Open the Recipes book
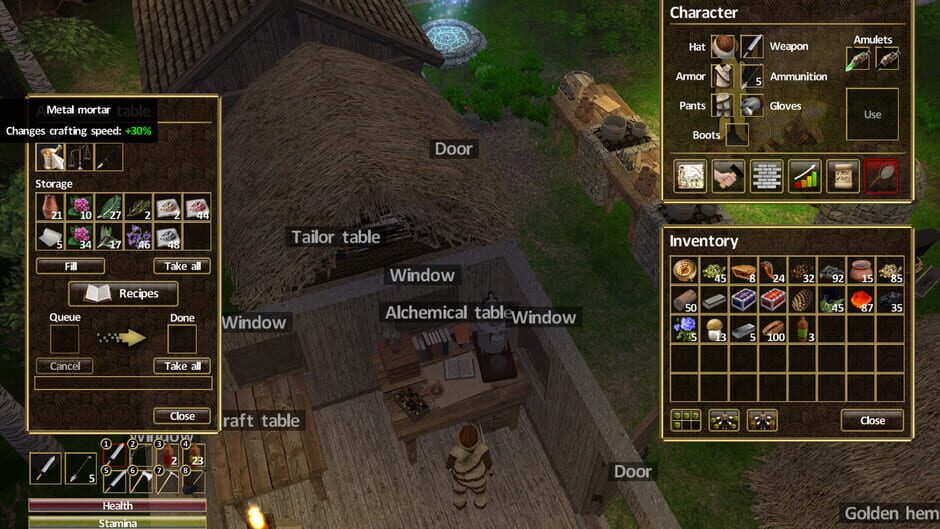The image size is (940, 529). pyautogui.click(x=123, y=293)
